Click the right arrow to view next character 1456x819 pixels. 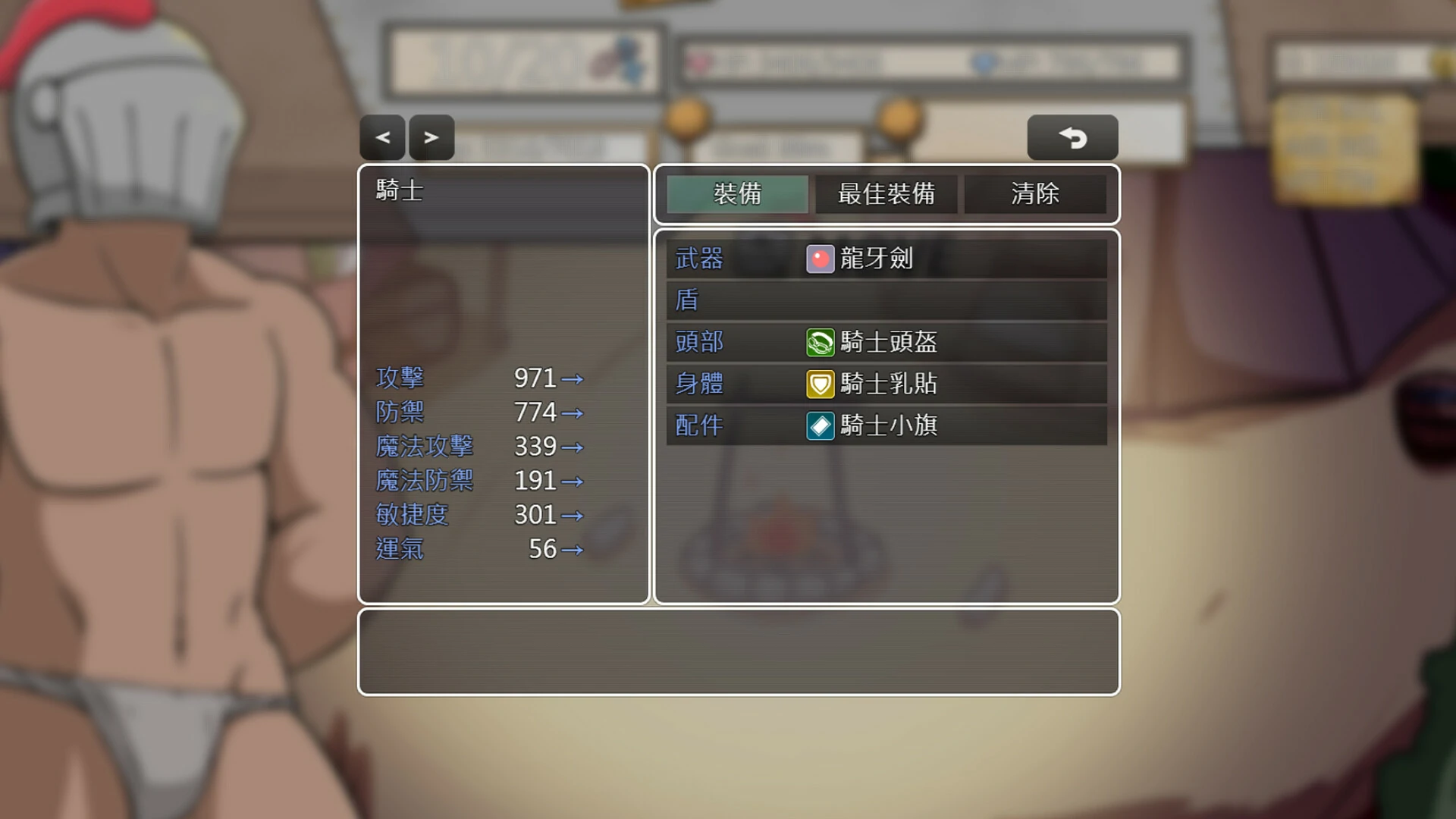point(431,137)
